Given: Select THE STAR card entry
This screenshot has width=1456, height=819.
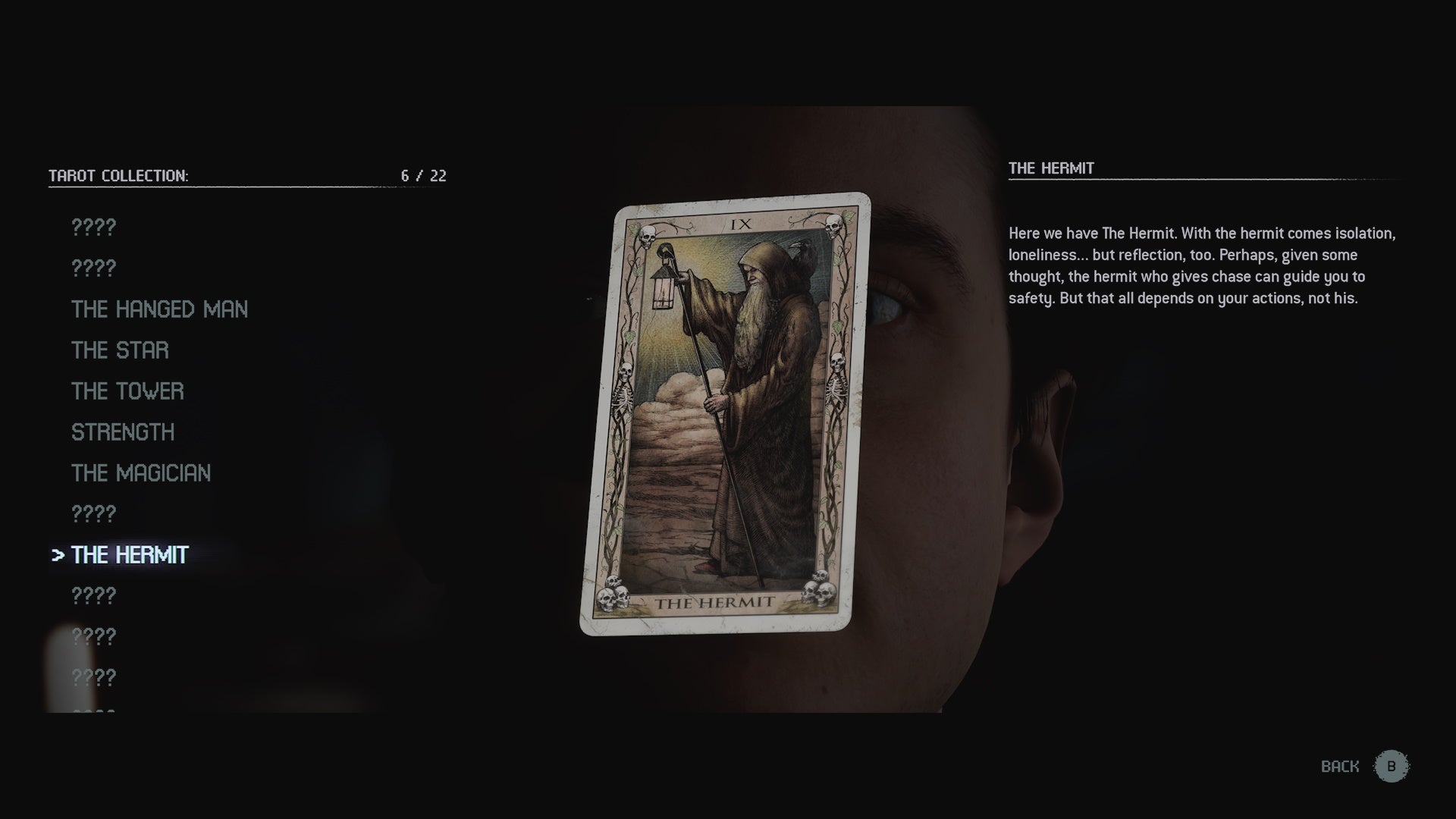Looking at the screenshot, I should click(119, 350).
